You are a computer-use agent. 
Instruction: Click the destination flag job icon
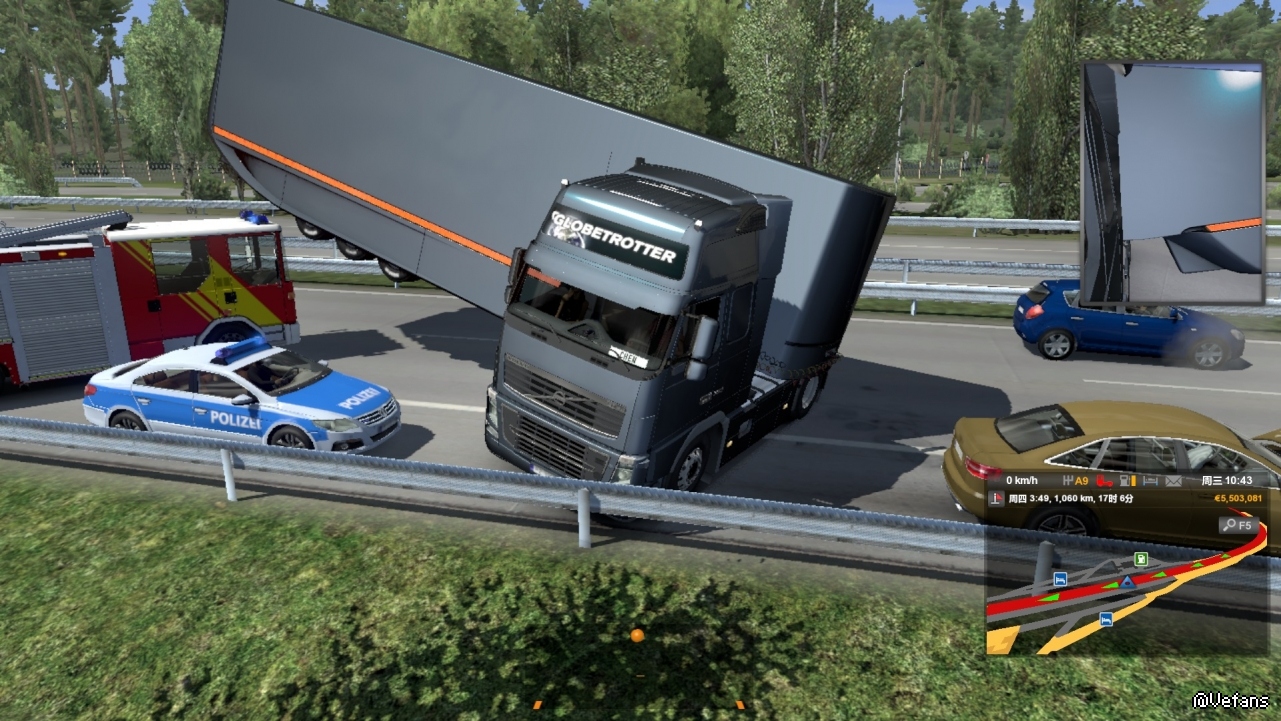(x=997, y=498)
